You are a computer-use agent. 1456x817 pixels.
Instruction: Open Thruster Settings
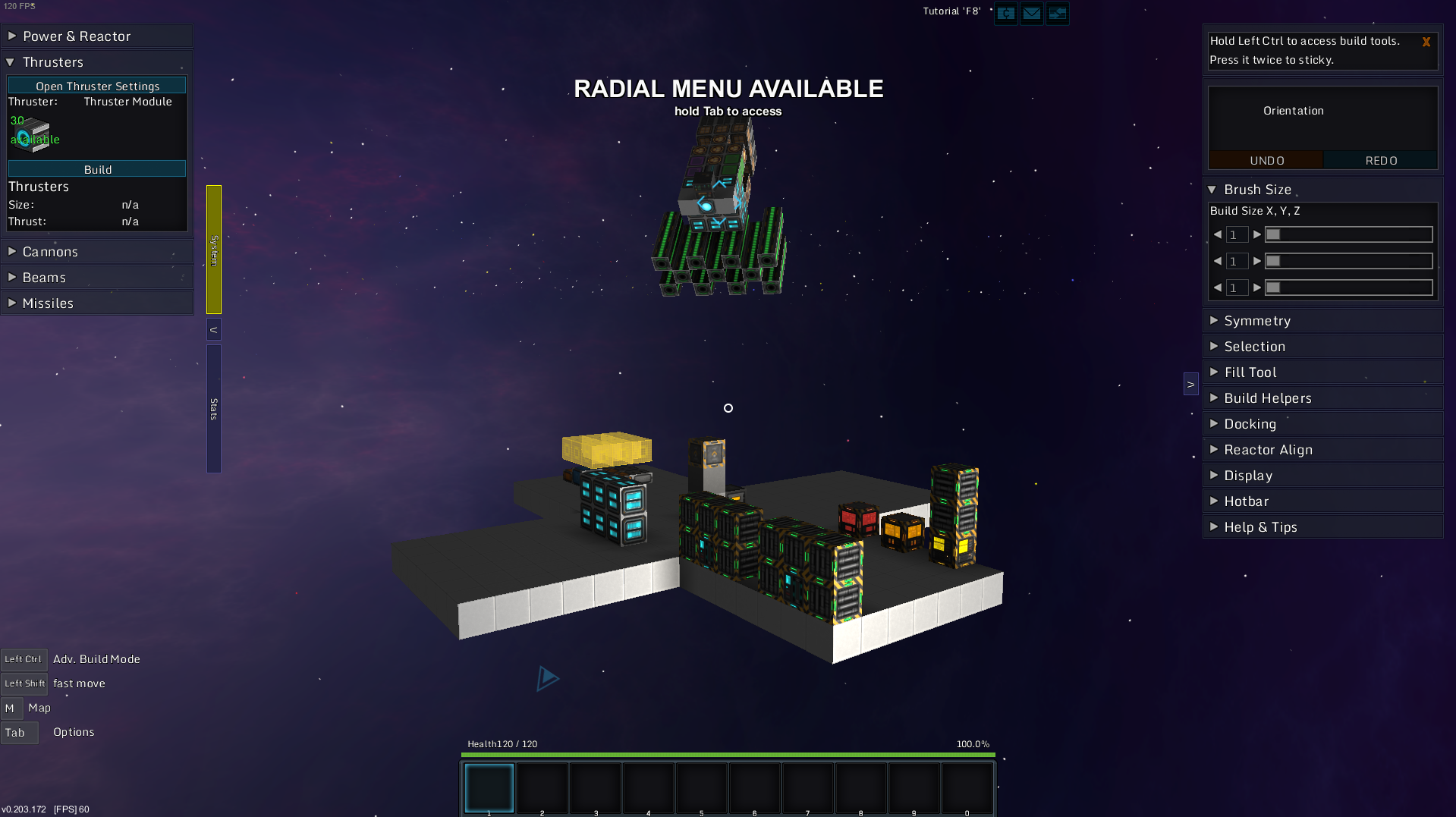click(97, 86)
